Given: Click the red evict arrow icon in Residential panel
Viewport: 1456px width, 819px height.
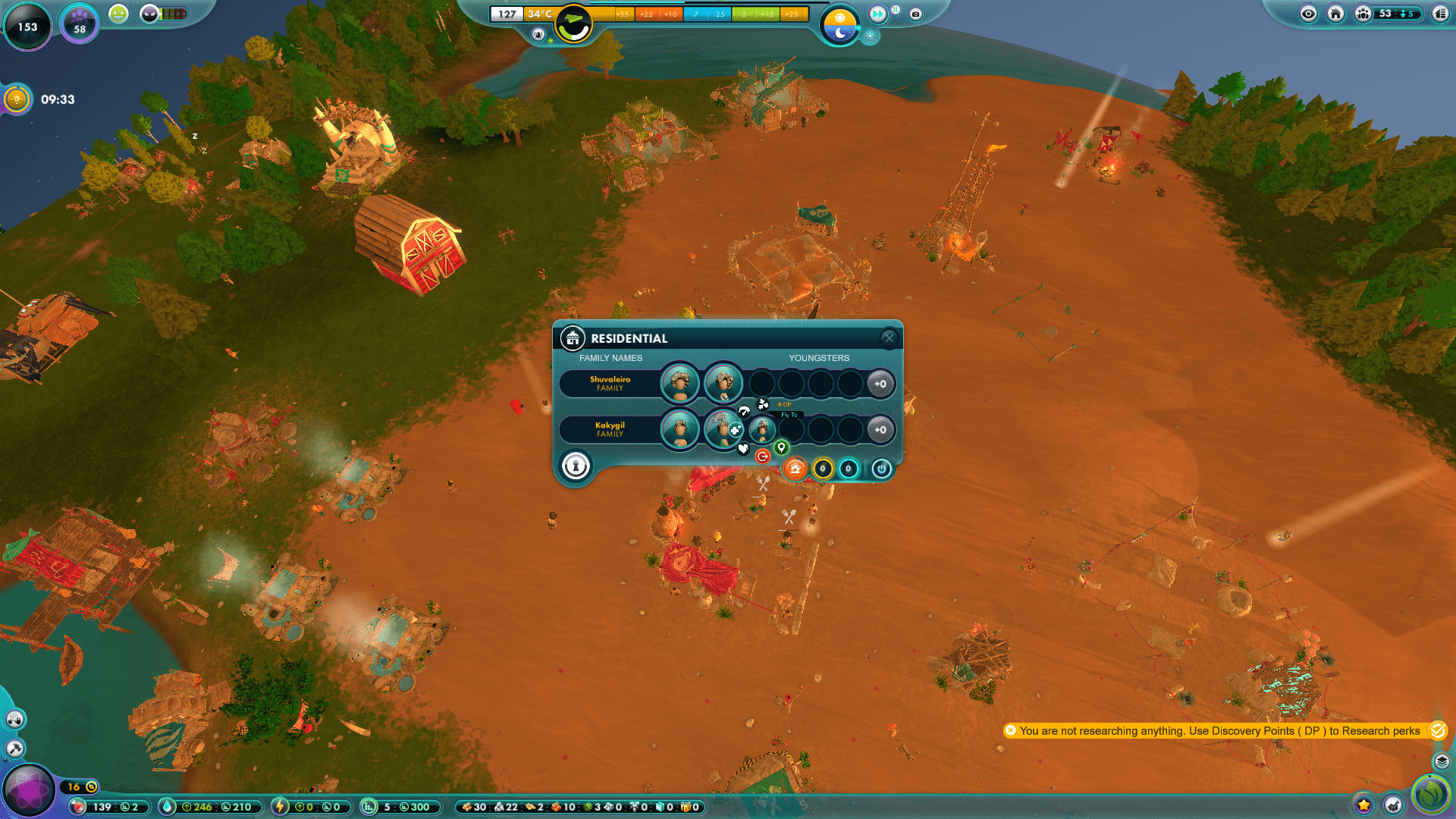Looking at the screenshot, I should click(763, 457).
